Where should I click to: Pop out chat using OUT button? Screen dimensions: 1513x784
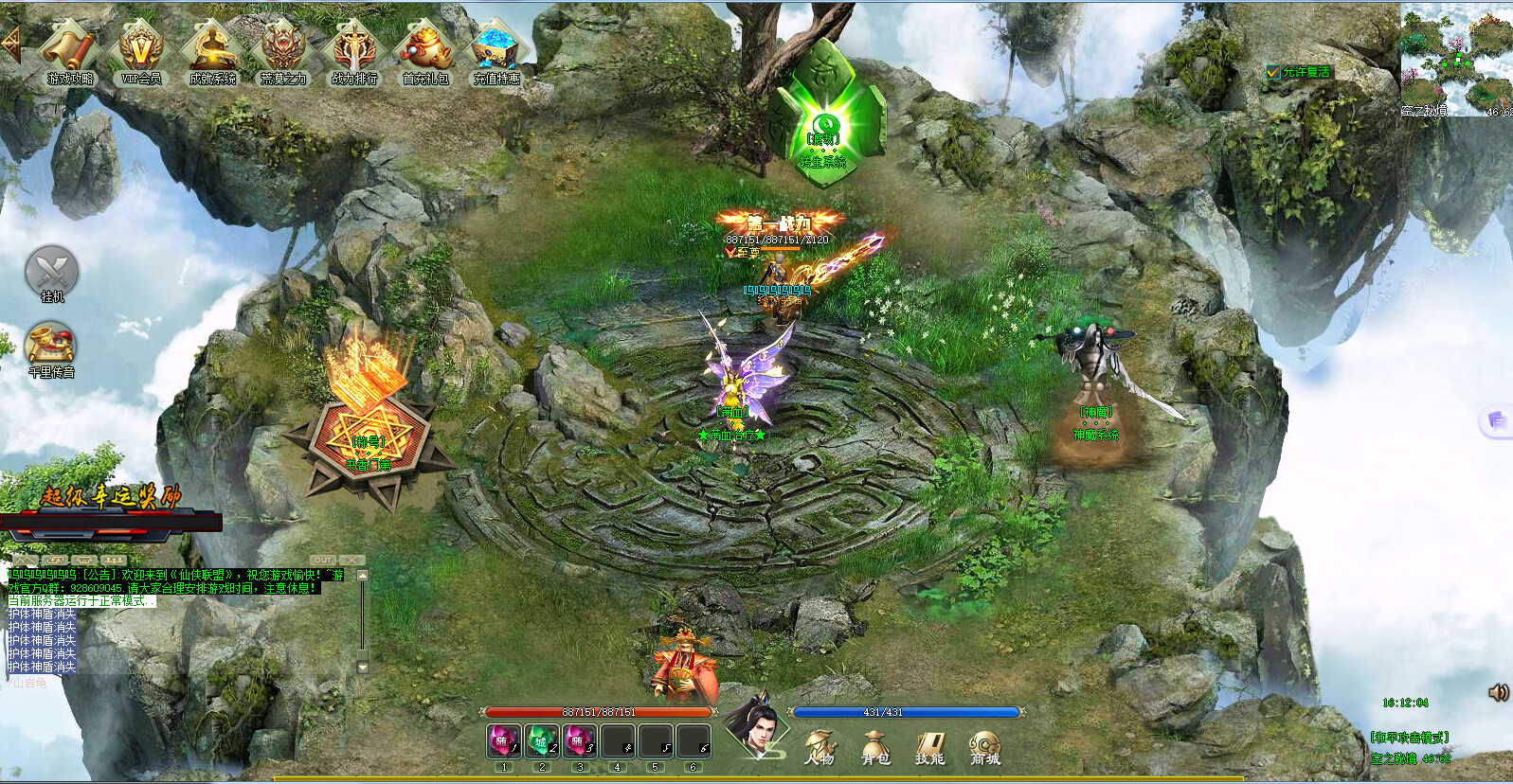pyautogui.click(x=324, y=560)
